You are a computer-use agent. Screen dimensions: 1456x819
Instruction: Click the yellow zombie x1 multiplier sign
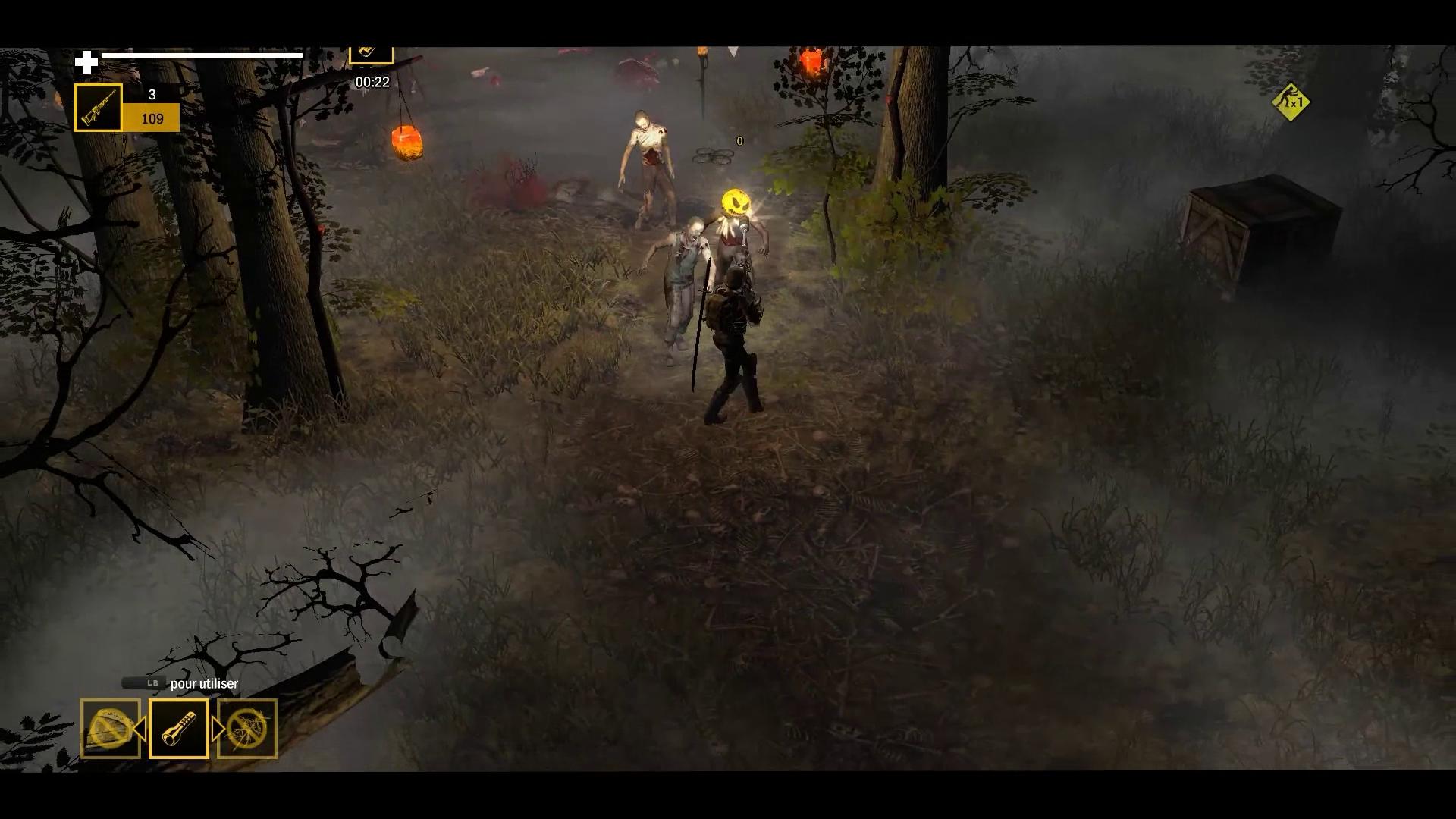click(x=1291, y=102)
